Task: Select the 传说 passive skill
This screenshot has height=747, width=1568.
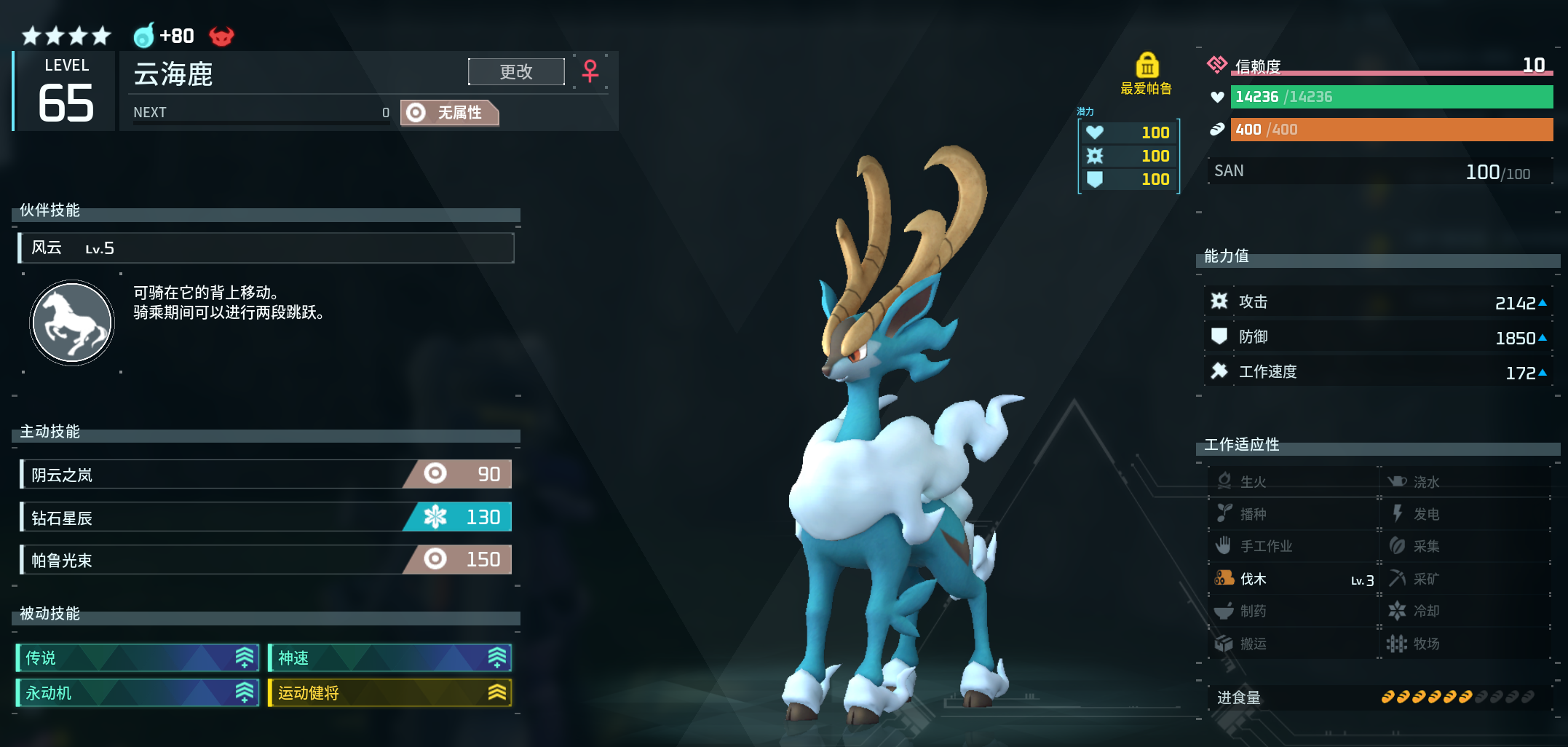Action: 138,658
